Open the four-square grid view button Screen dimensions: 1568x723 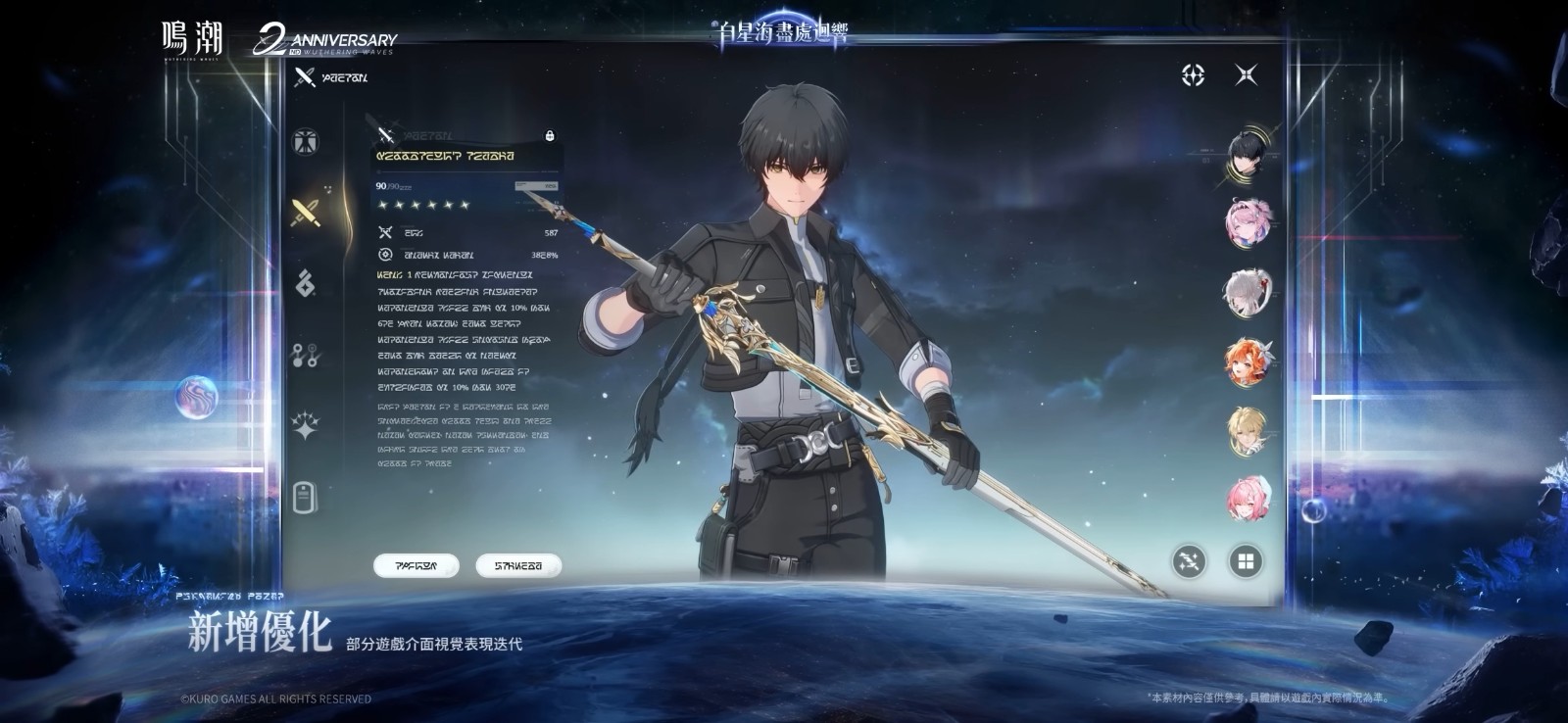coord(1246,561)
